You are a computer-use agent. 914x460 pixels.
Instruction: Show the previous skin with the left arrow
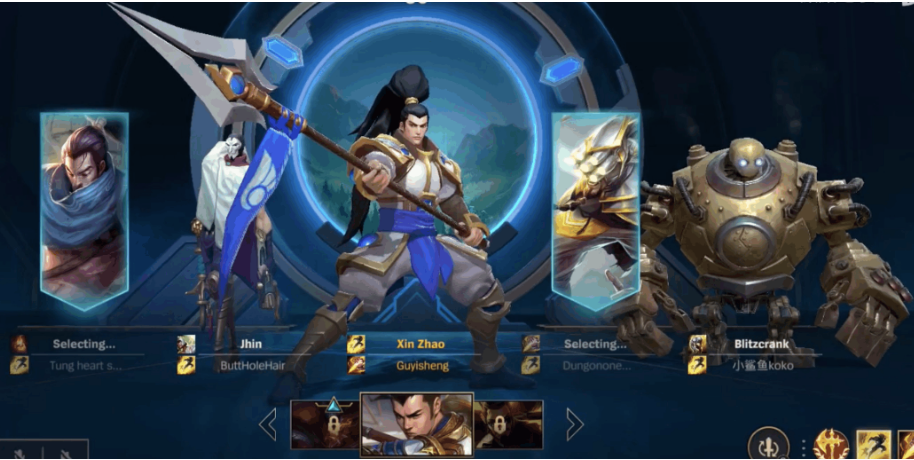pos(268,424)
